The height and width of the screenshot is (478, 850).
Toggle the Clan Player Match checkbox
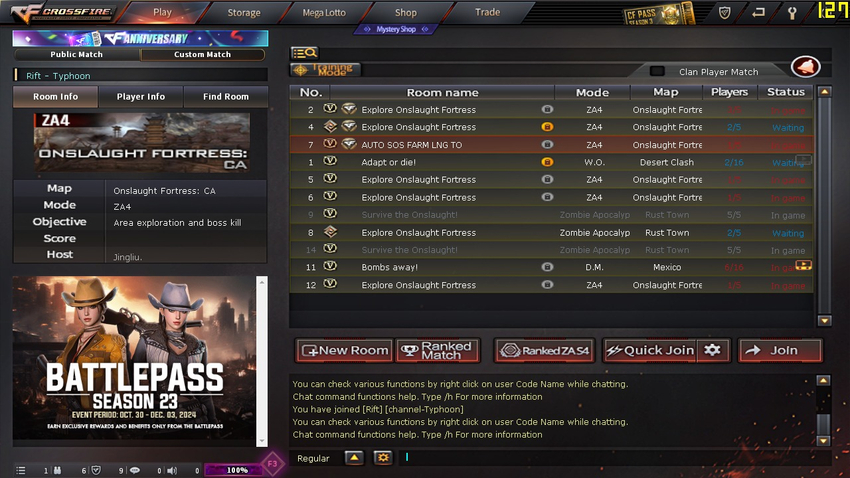pyautogui.click(x=657, y=72)
